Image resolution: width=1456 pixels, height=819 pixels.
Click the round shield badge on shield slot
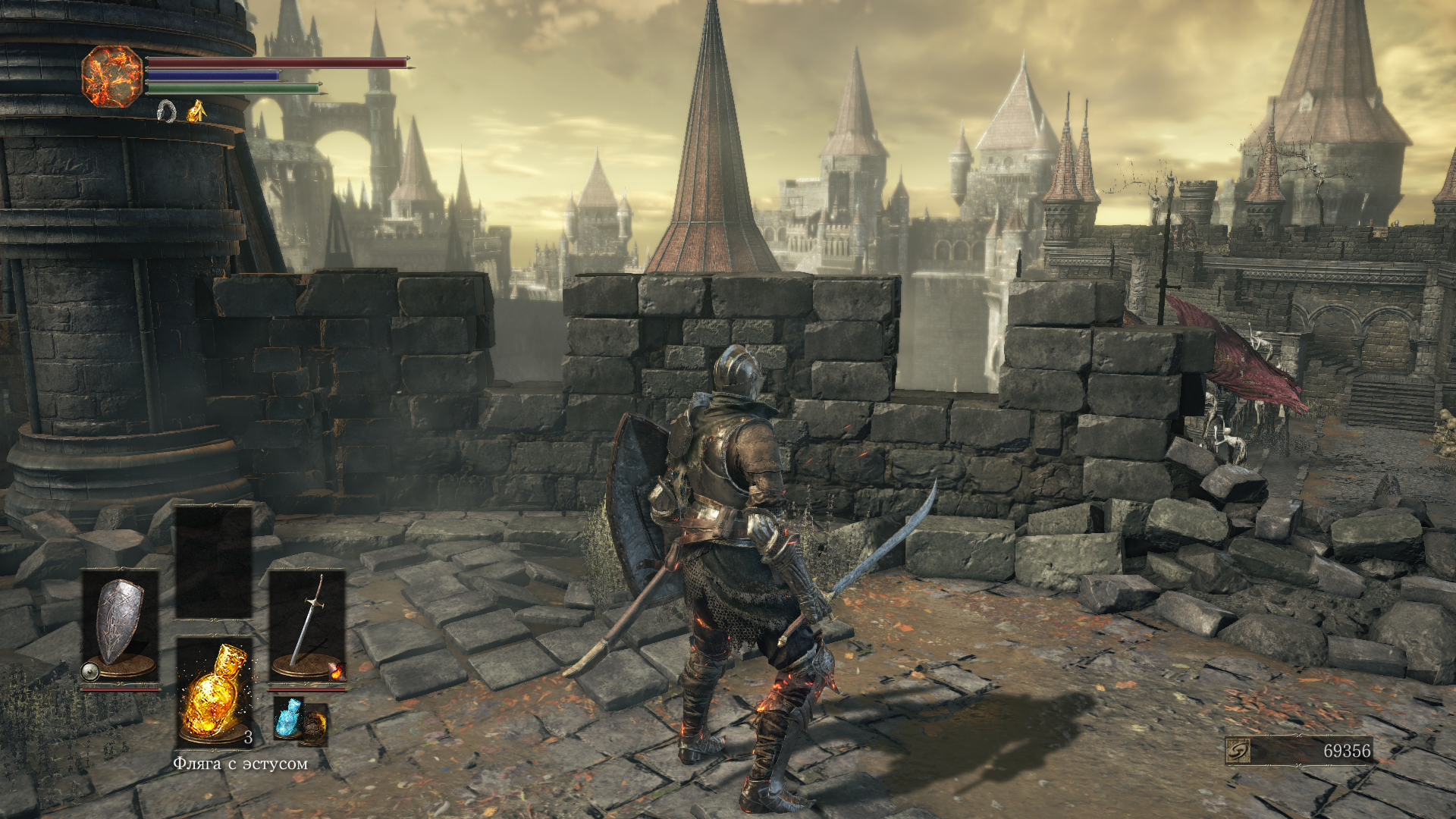pos(90,671)
